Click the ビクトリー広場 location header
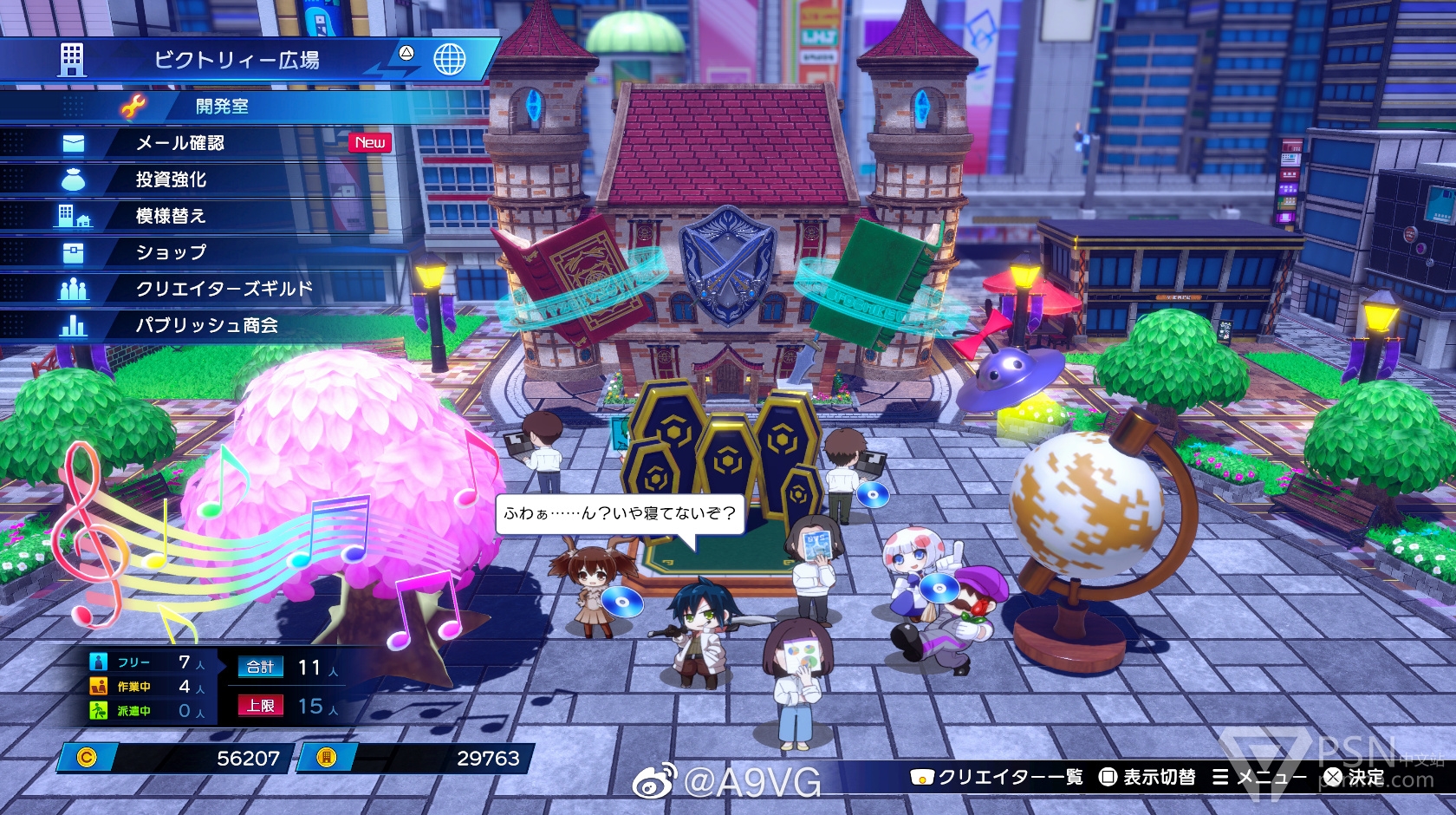The width and height of the screenshot is (1456, 815). coord(237,60)
